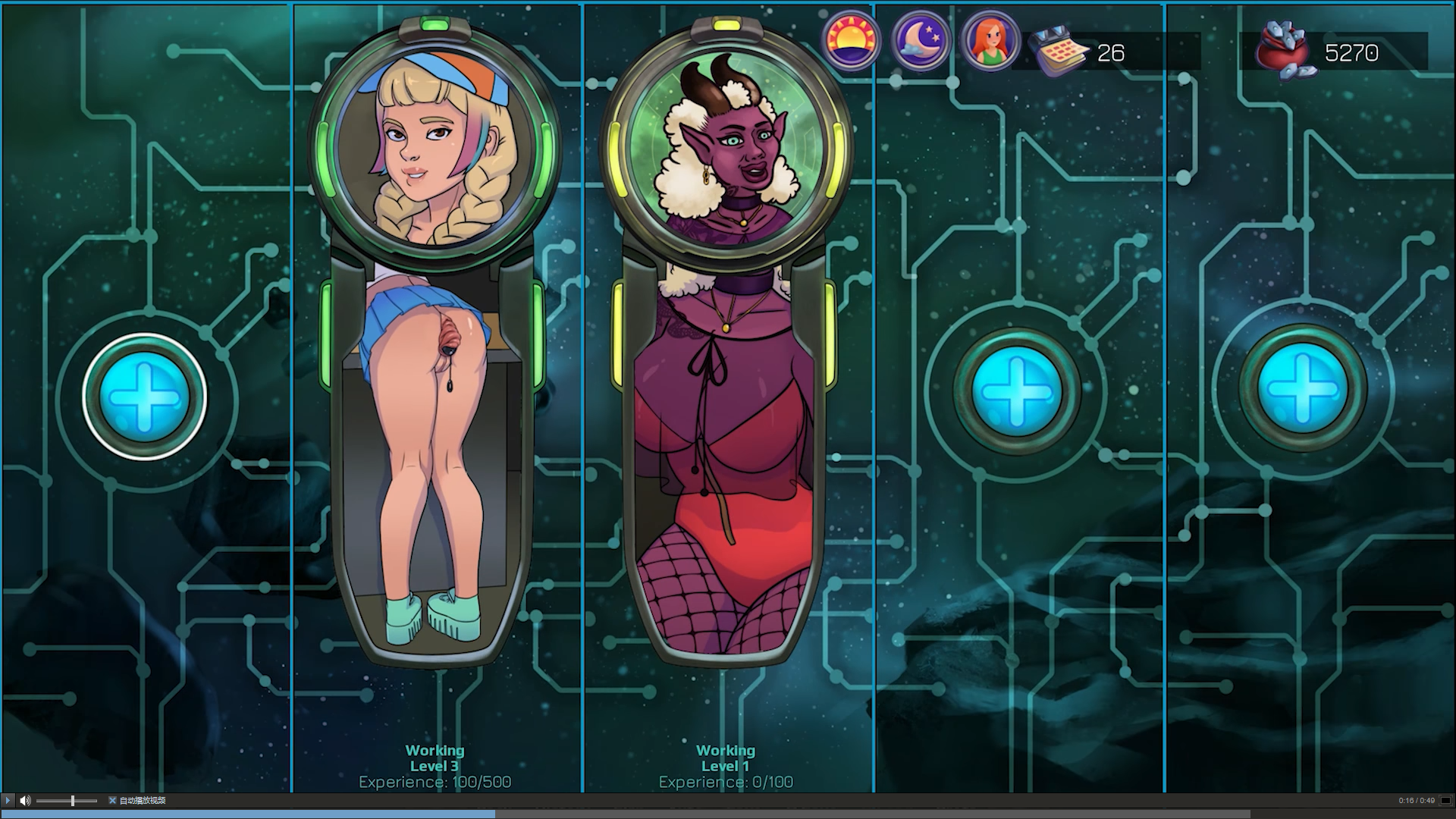Image resolution: width=1456 pixels, height=819 pixels.
Task: Open the red-haired woman character icon
Action: pyautogui.click(x=989, y=40)
